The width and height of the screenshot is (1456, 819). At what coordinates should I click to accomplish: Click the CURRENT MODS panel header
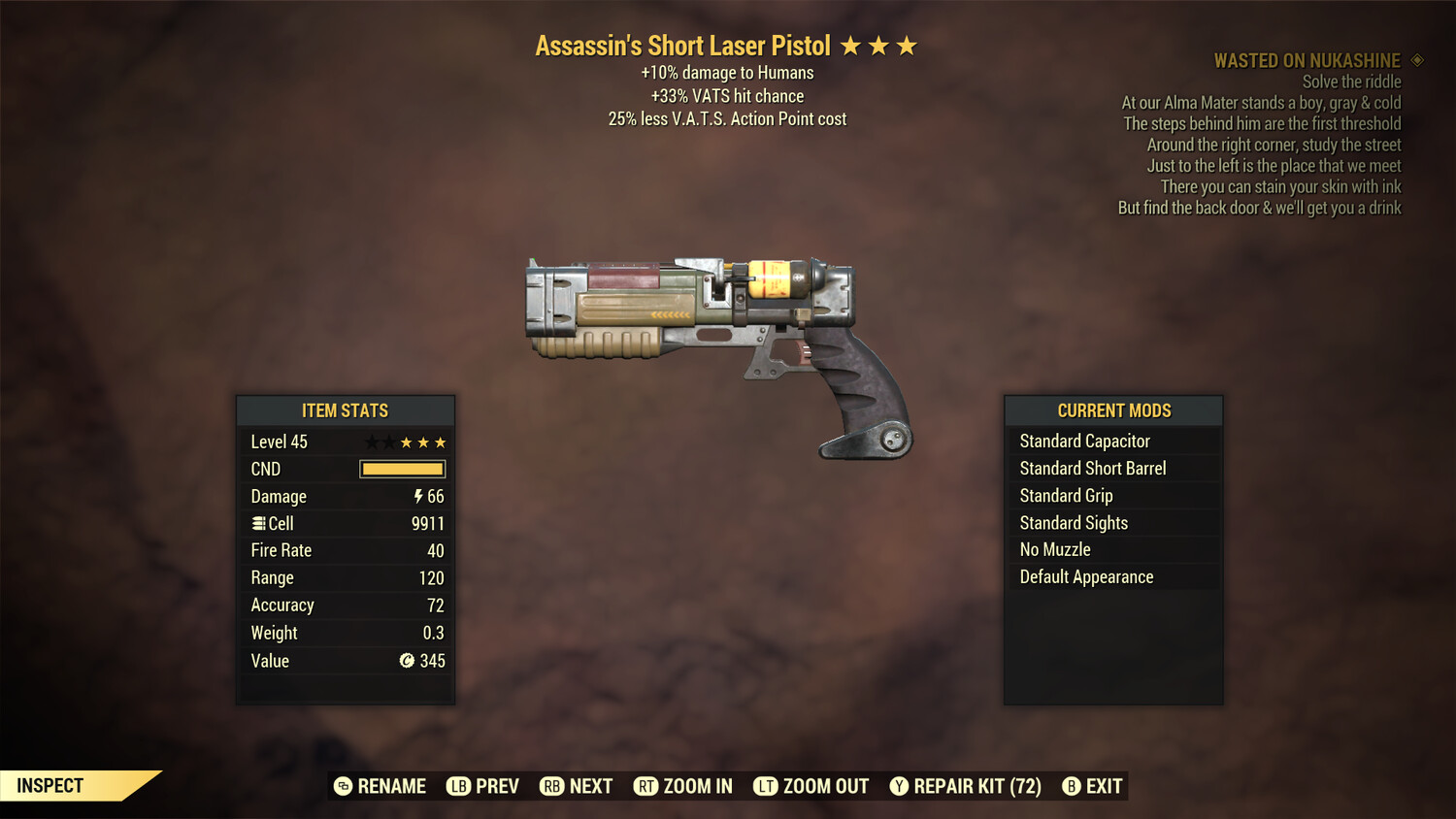[x=1112, y=409]
